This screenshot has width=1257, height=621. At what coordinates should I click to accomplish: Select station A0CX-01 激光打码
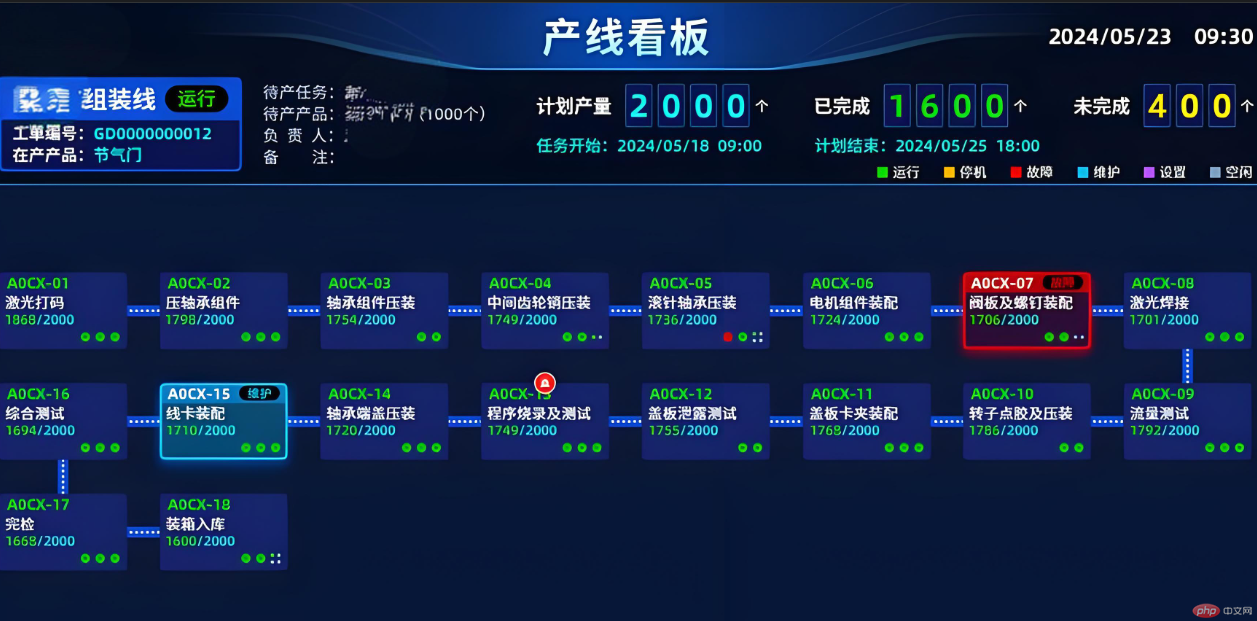[63, 311]
